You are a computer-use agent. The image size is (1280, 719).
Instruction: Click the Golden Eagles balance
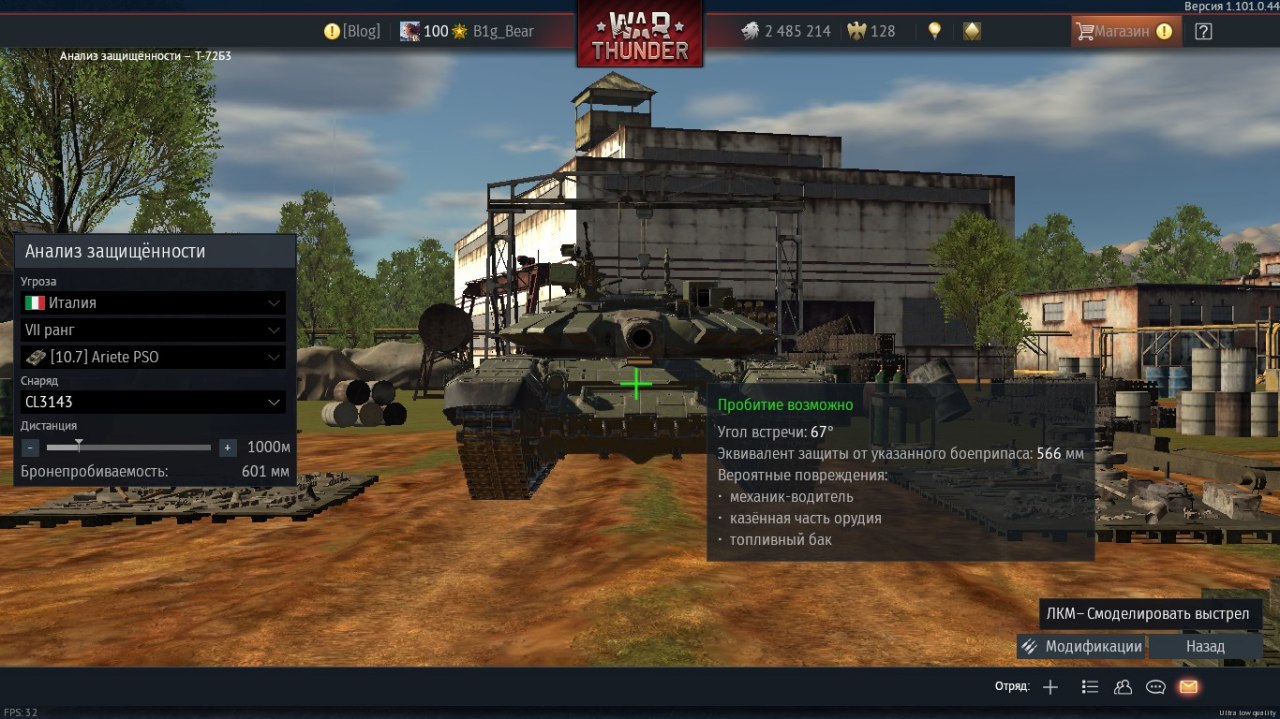pyautogui.click(x=871, y=31)
